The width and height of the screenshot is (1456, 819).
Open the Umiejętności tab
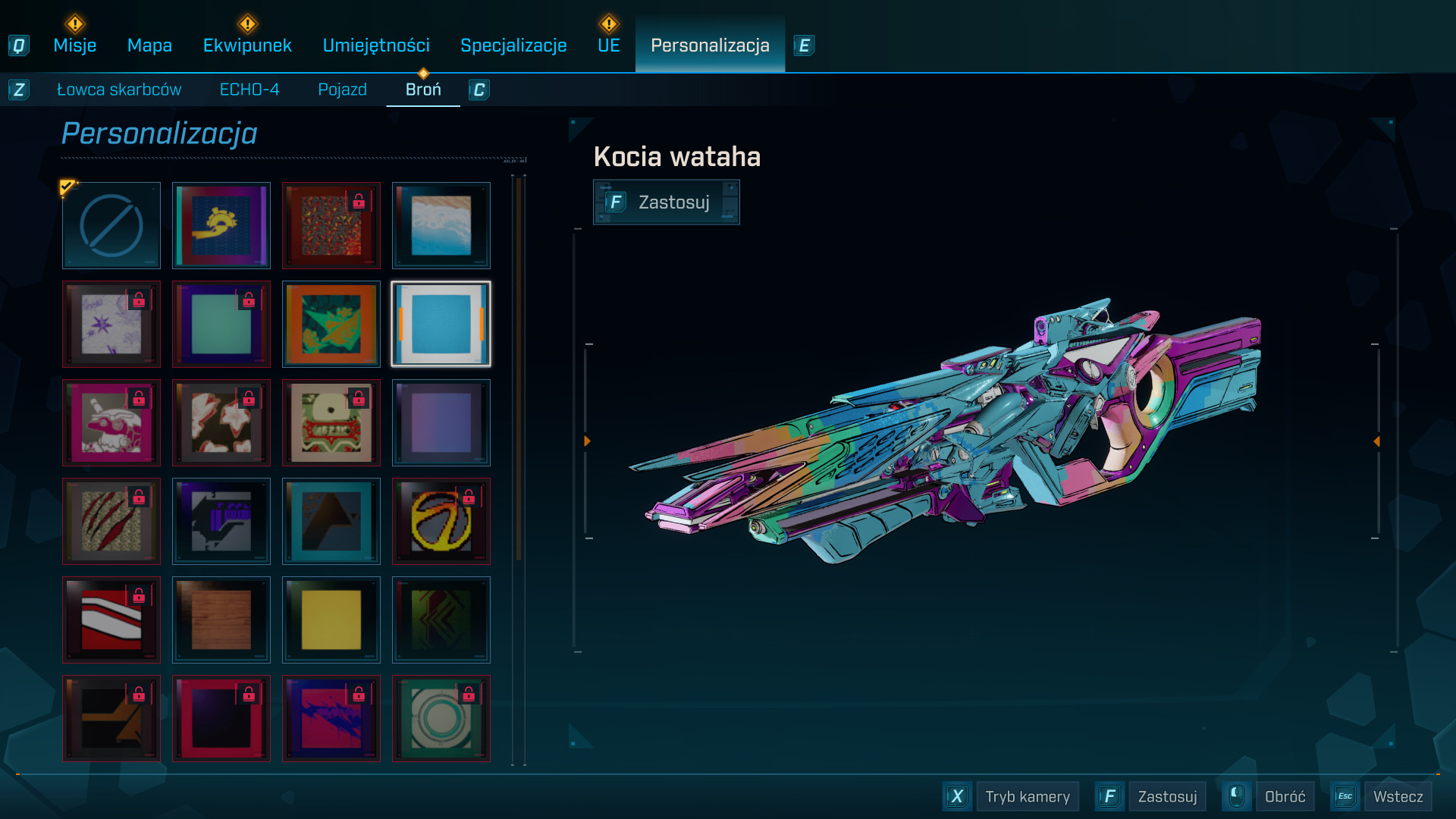pyautogui.click(x=376, y=45)
